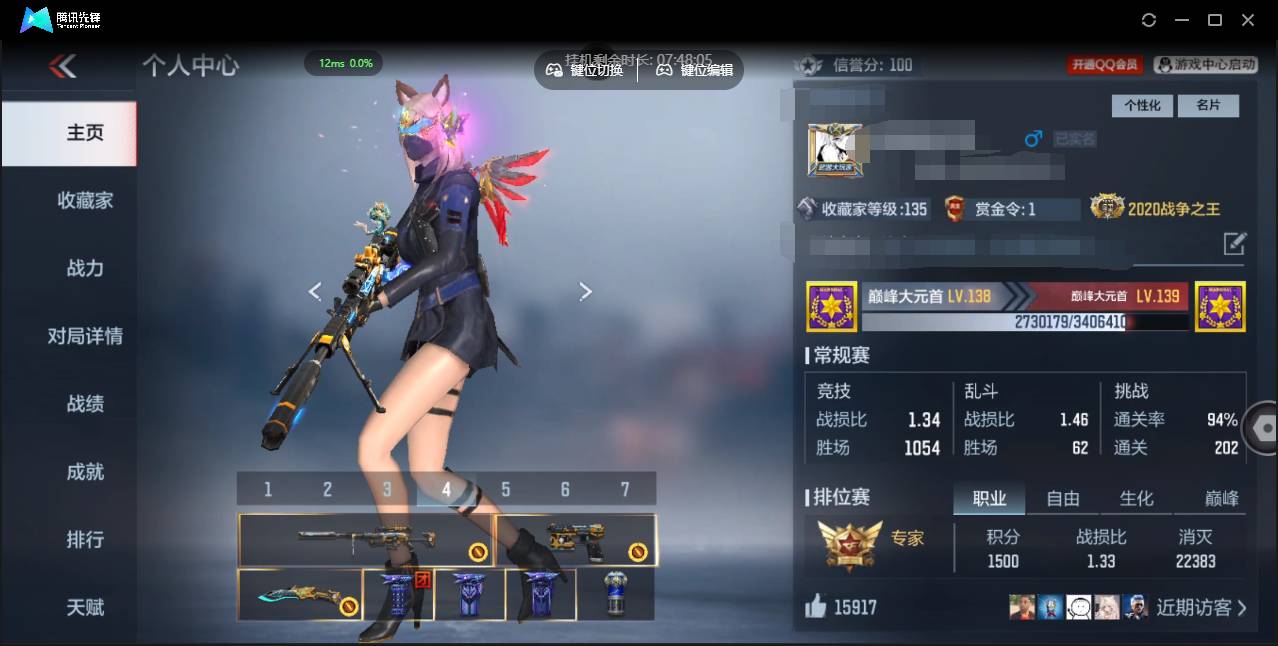The width and height of the screenshot is (1278, 646).
Task: Show the previous character with left arrow
Action: [315, 291]
